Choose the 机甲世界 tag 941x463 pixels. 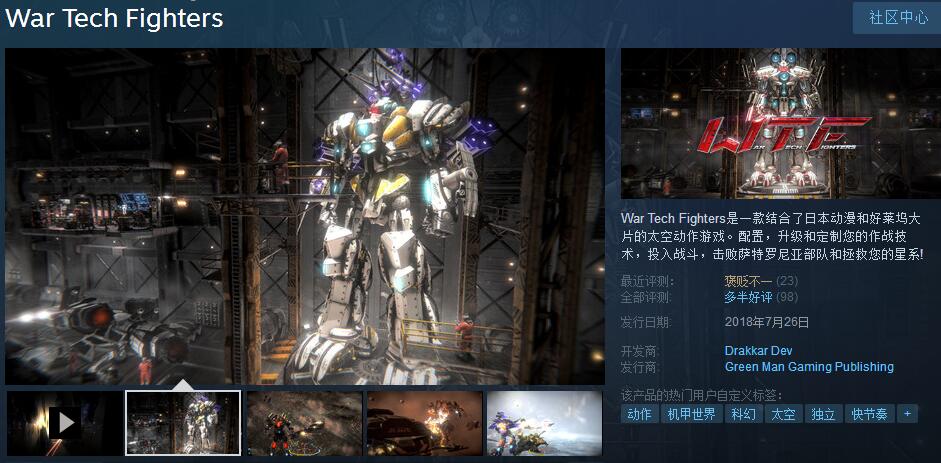tap(690, 414)
